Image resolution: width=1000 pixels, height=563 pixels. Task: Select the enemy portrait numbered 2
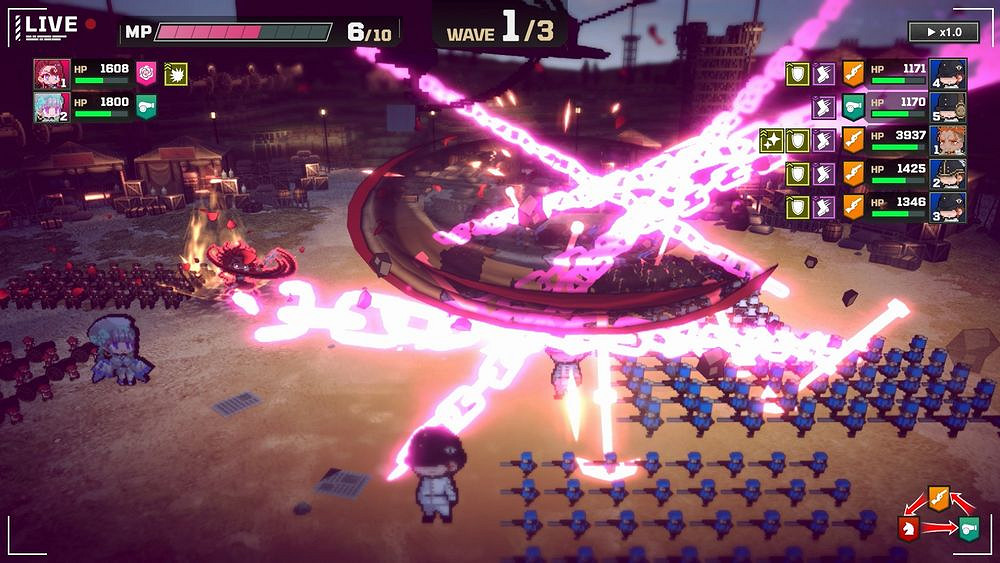coord(946,173)
